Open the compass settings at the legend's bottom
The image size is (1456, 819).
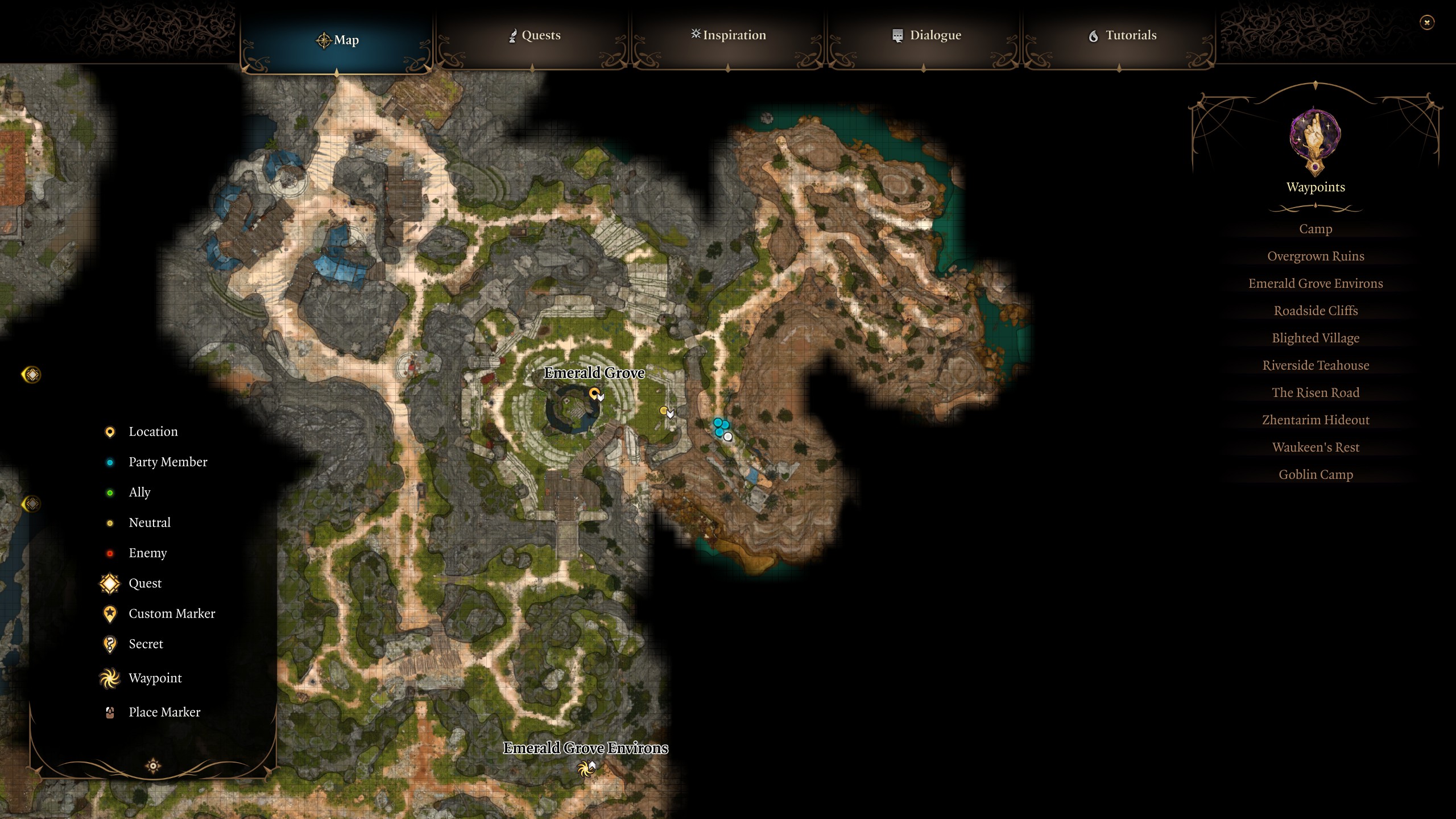pyautogui.click(x=152, y=765)
